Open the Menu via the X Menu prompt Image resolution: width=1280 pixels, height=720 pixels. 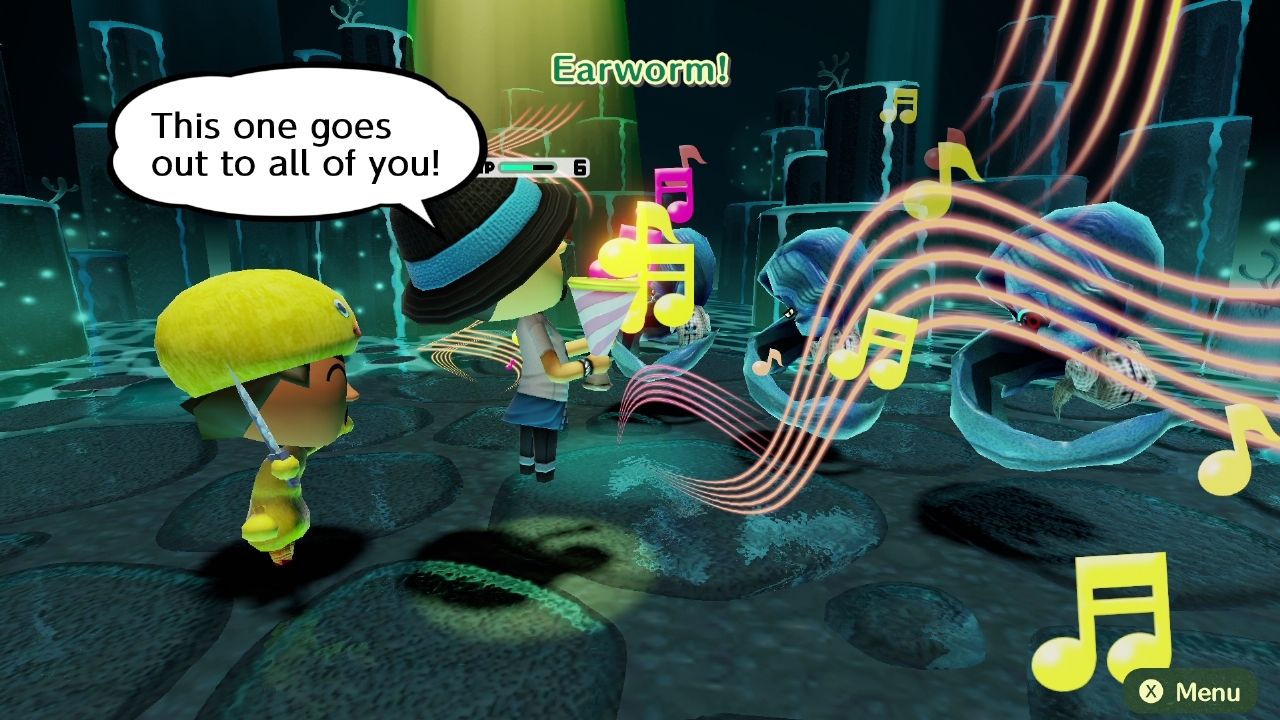click(1195, 690)
